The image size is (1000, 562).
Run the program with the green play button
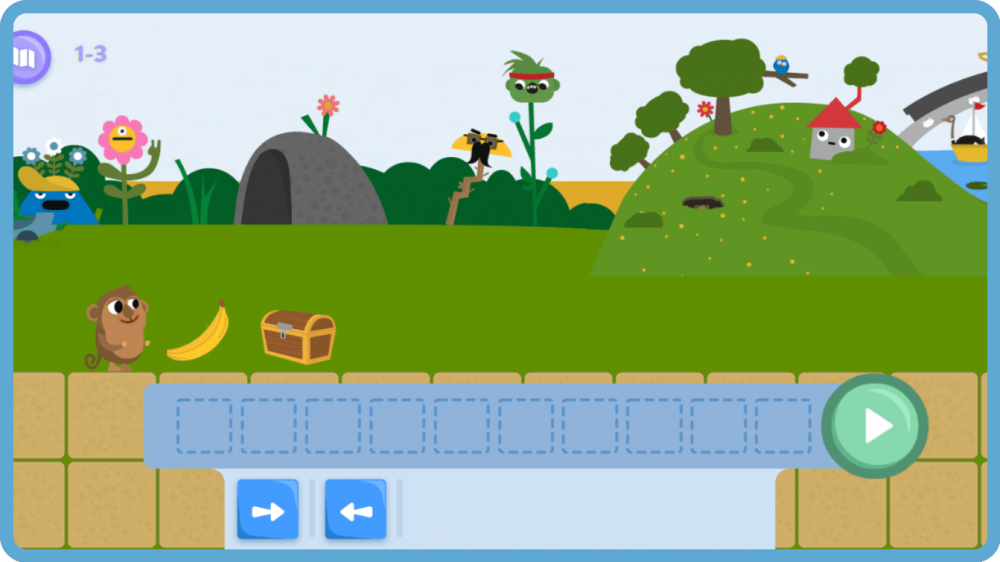pos(875,426)
